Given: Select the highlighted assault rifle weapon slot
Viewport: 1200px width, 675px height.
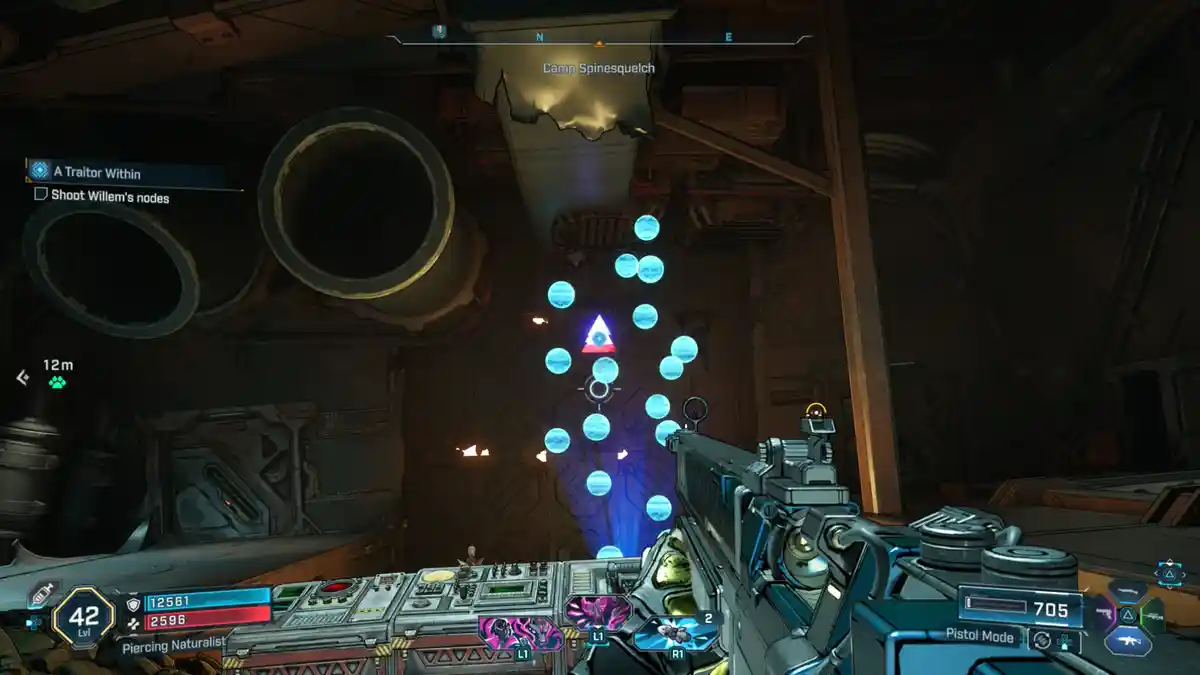Looking at the screenshot, I should click(1129, 640).
